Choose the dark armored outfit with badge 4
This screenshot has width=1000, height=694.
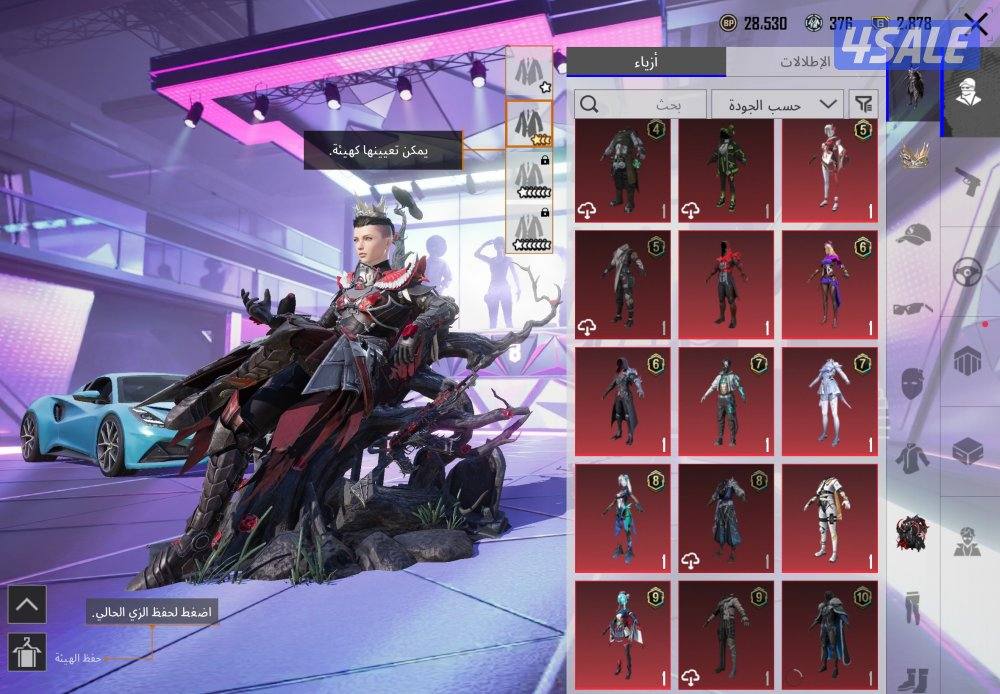[x=624, y=170]
